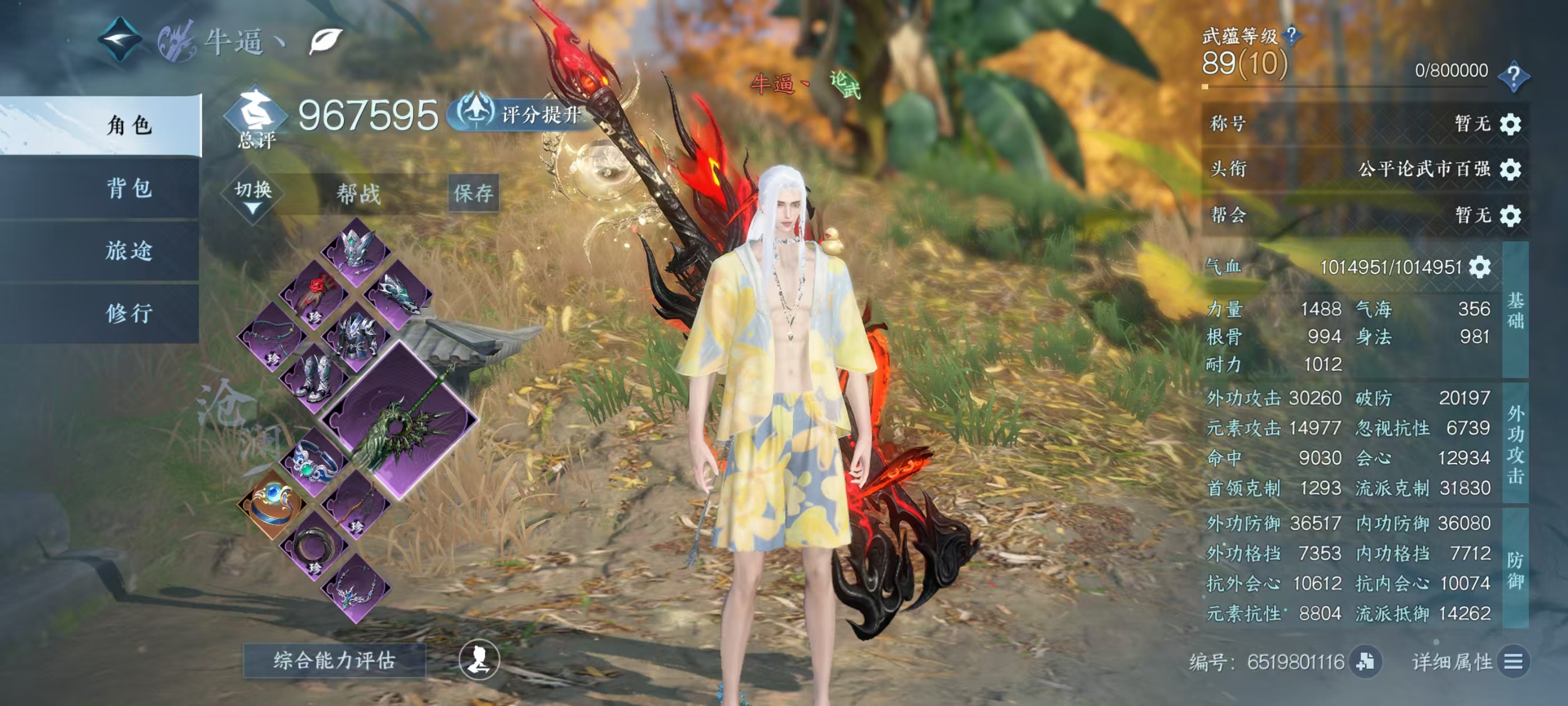Open the 帮会 guild settings gear
This screenshot has height=706, width=1568.
pos(1510,216)
